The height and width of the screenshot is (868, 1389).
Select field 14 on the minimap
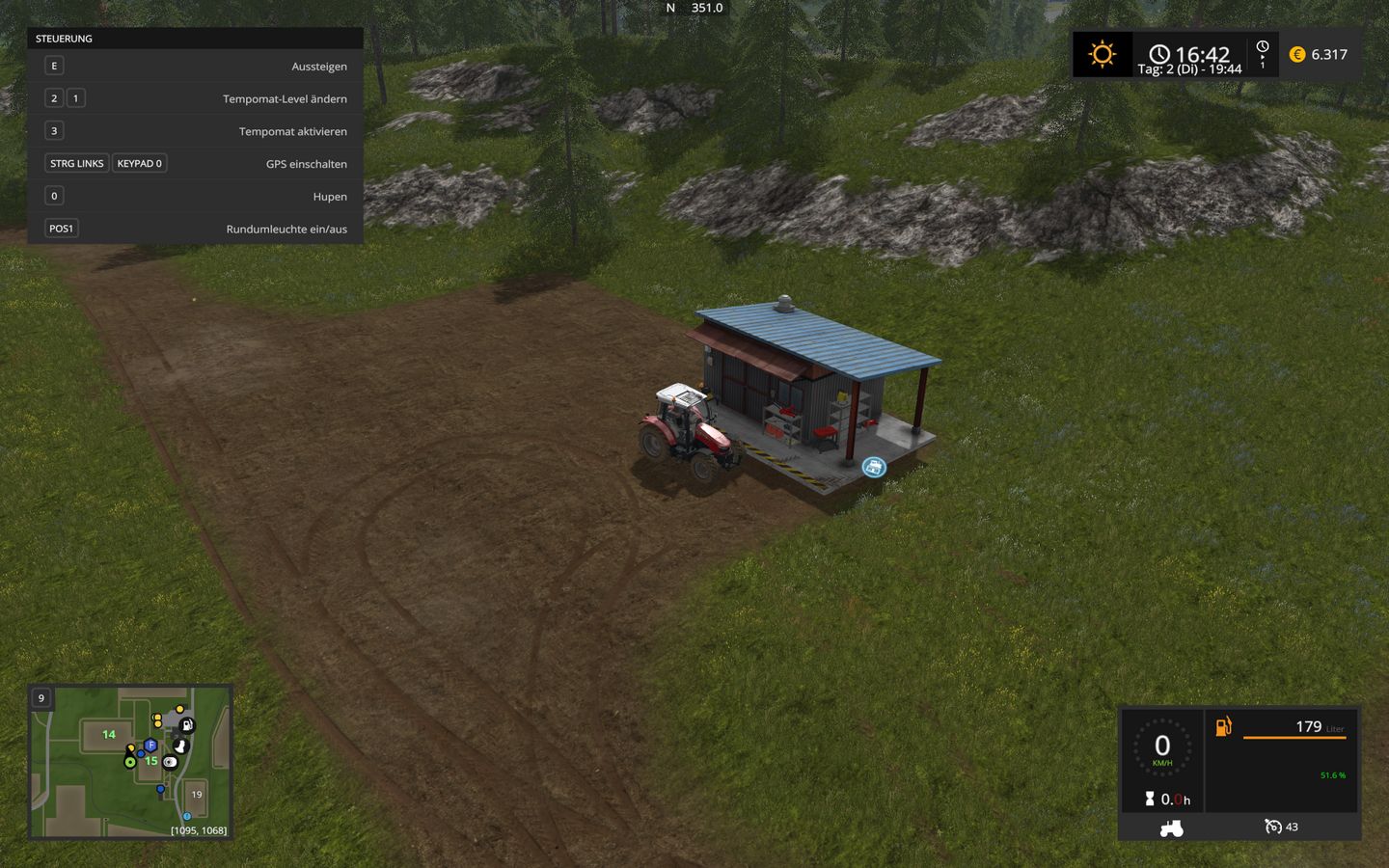pos(109,735)
